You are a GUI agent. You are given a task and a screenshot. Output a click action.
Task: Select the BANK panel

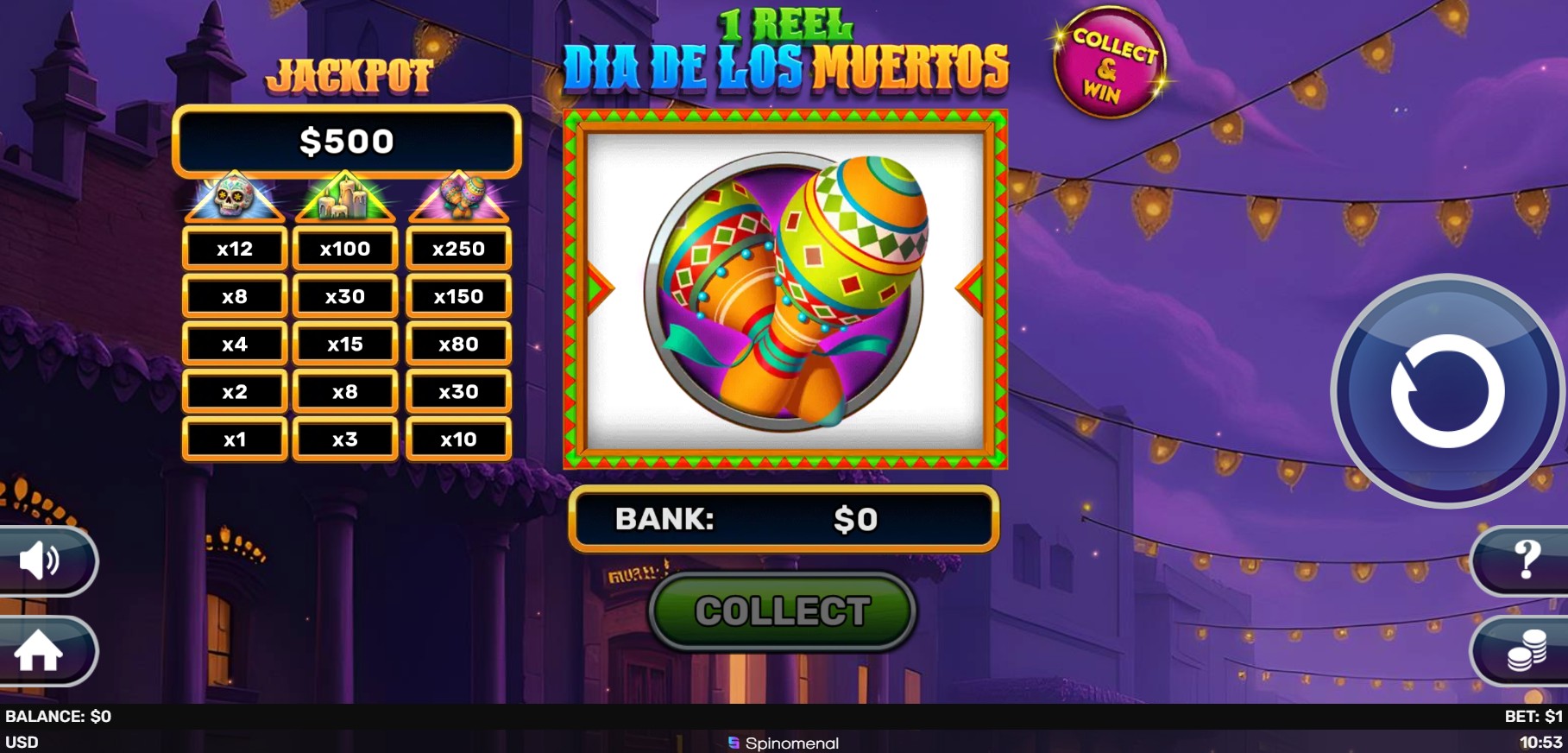tap(783, 519)
